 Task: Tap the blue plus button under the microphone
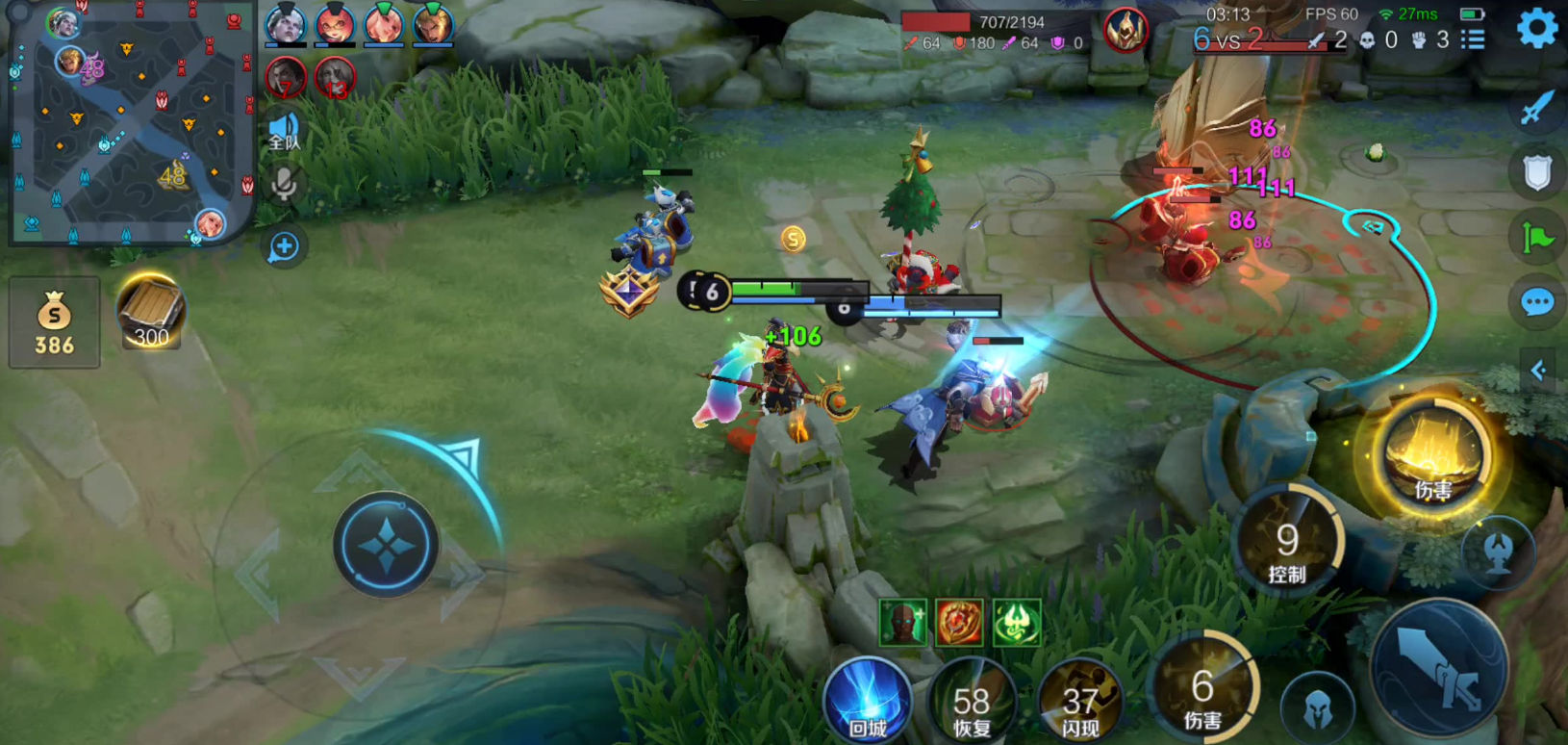(284, 246)
